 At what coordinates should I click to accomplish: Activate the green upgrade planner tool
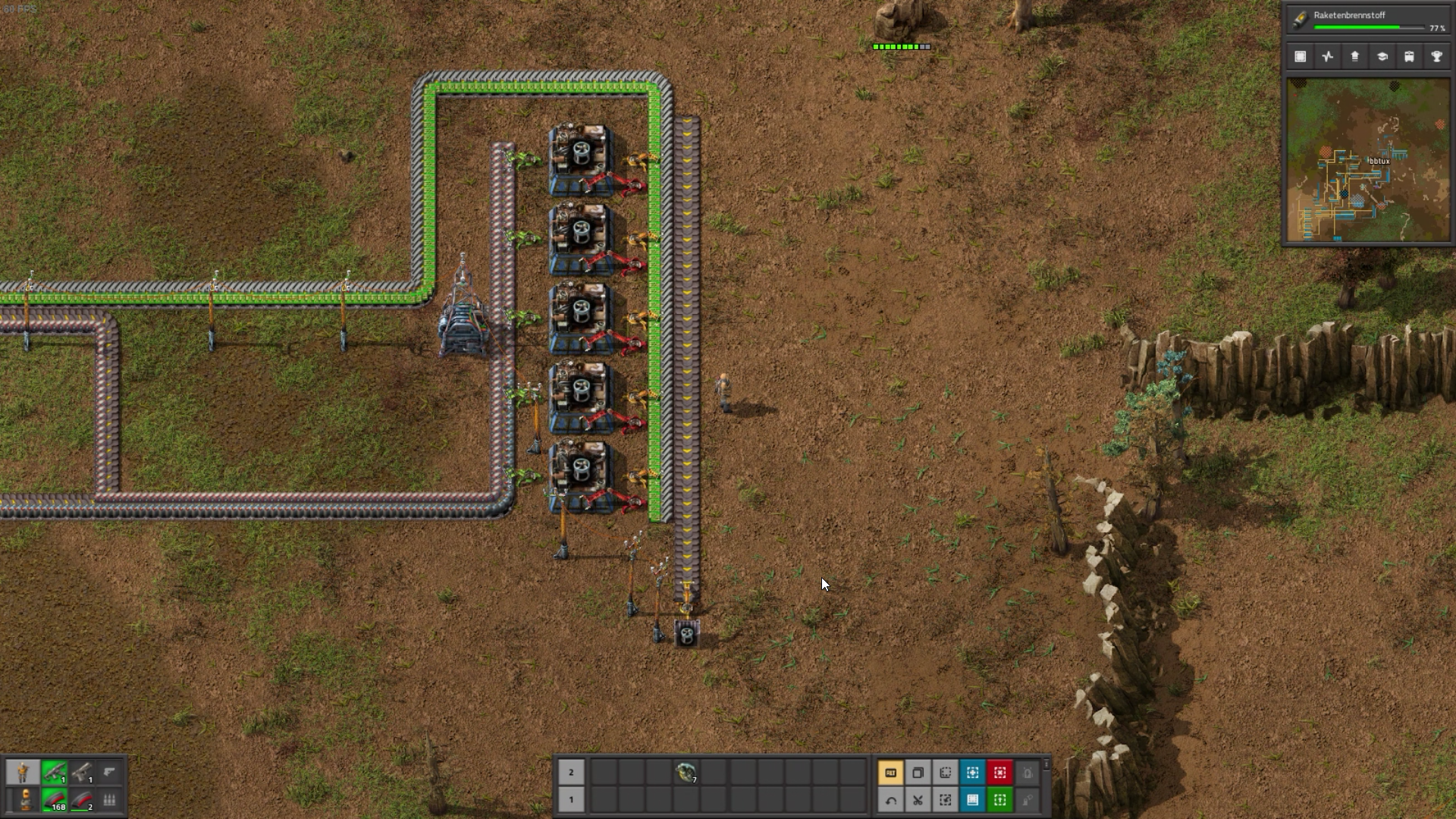[999, 799]
